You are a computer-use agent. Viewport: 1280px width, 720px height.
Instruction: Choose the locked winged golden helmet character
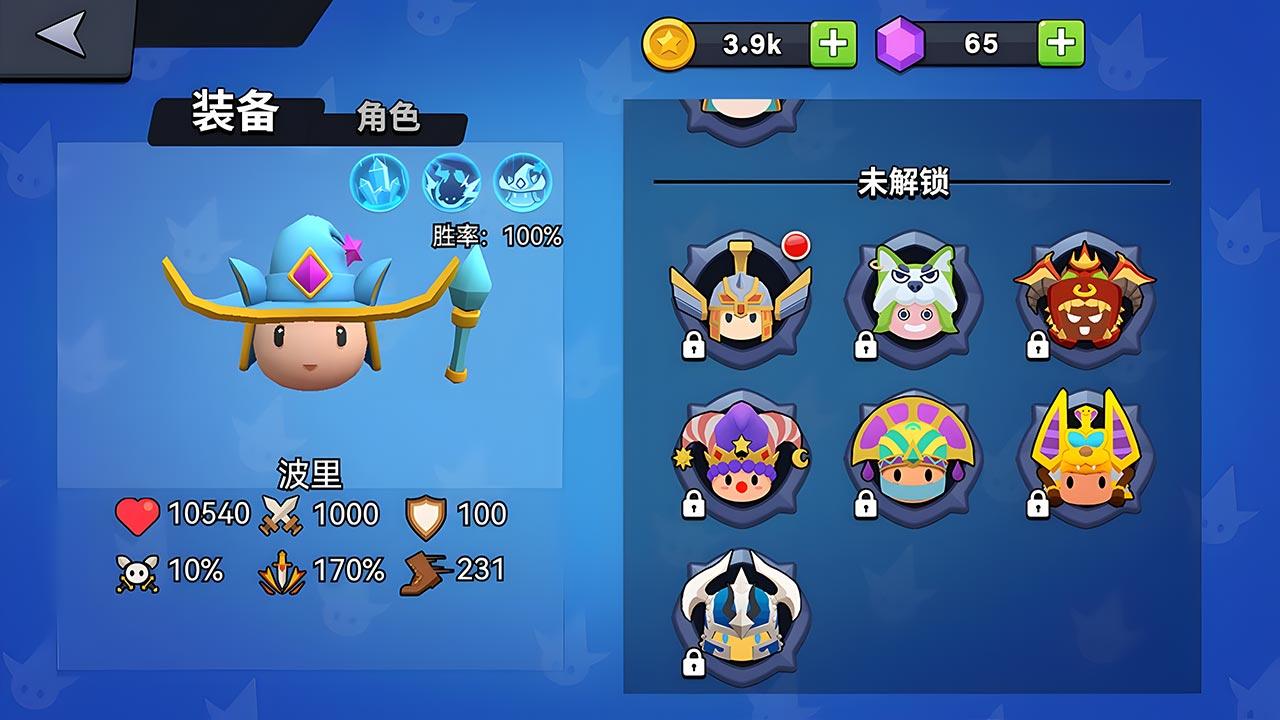coord(740,294)
